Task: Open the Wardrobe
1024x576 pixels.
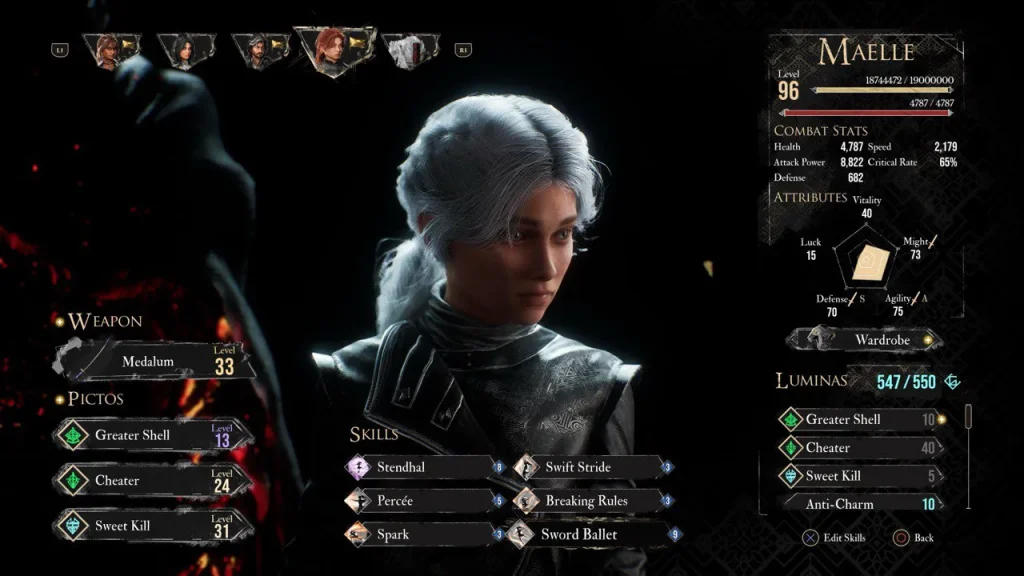Action: 865,340
